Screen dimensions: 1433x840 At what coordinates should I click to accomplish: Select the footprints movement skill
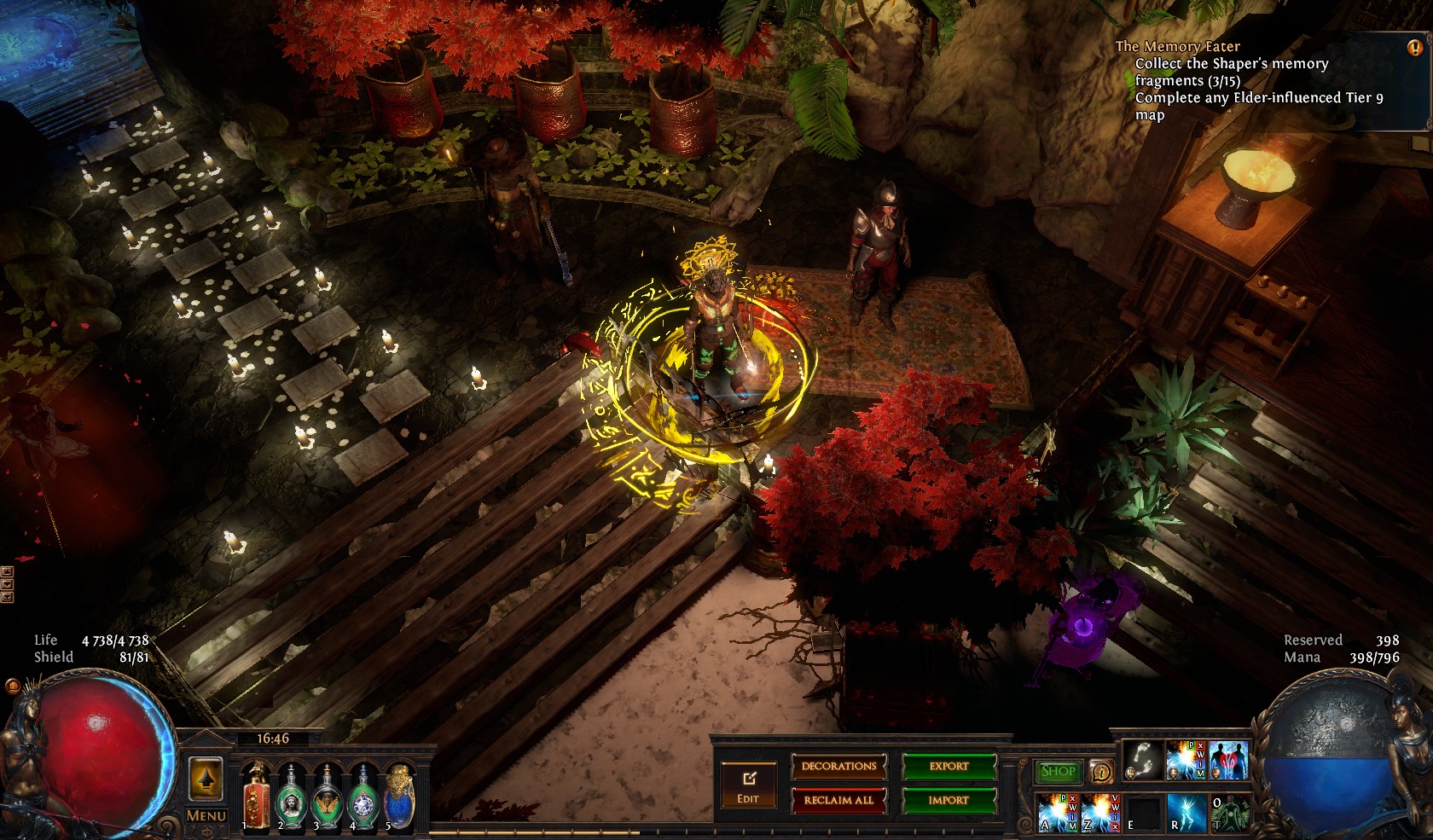(1142, 759)
